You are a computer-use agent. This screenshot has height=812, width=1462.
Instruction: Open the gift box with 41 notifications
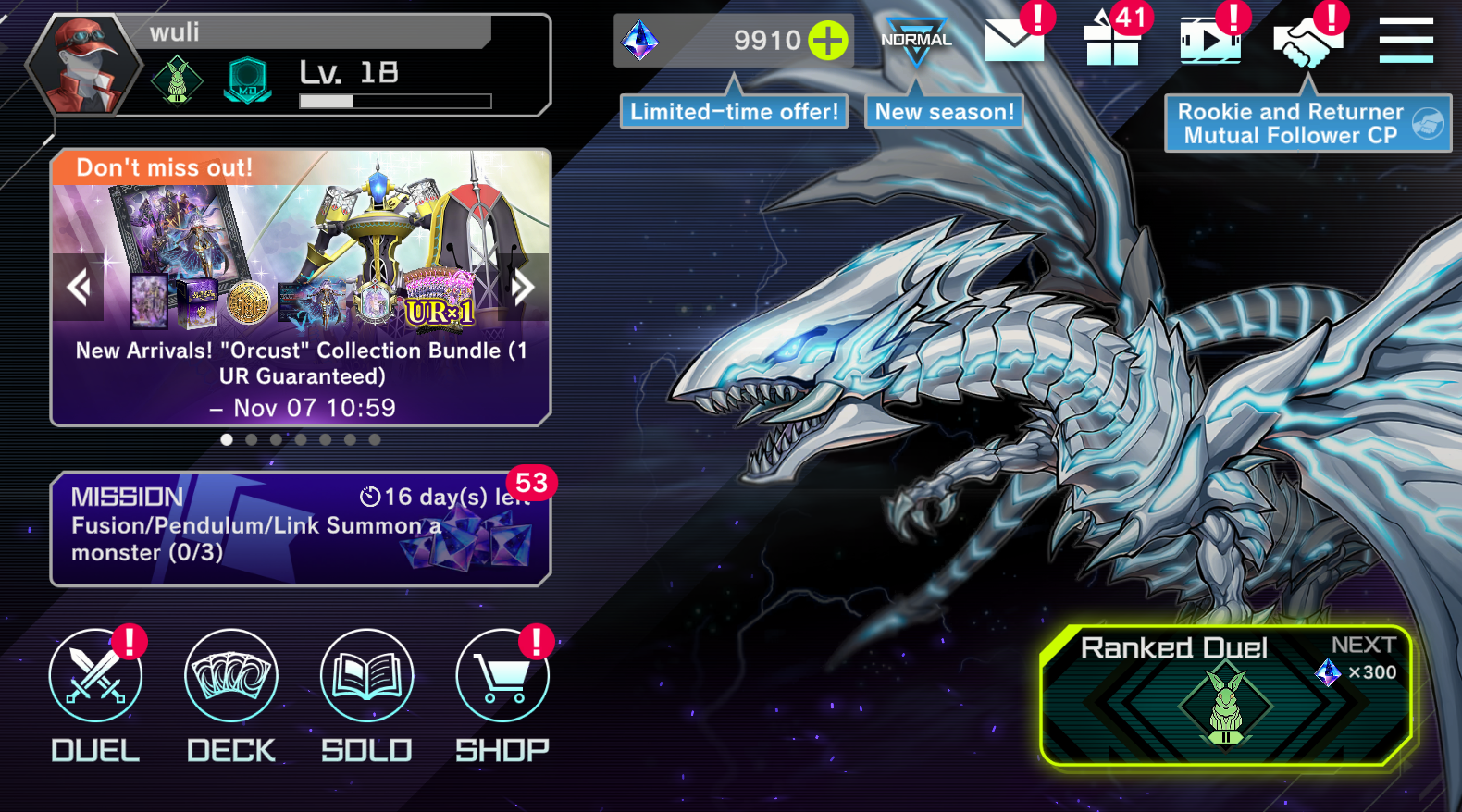pos(1111,41)
